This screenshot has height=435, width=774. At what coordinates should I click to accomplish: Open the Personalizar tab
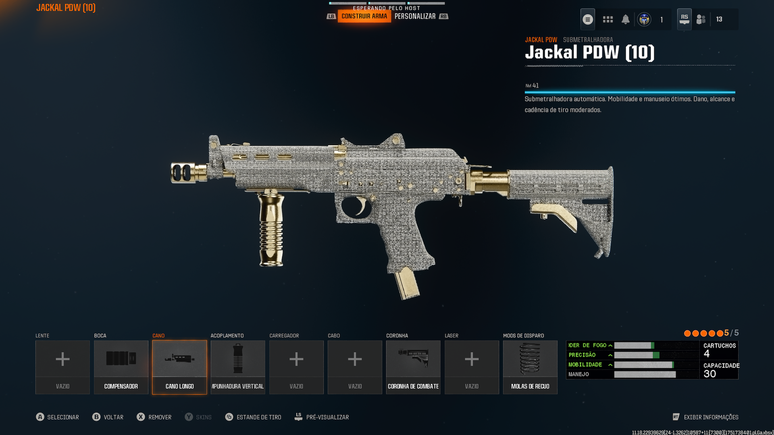coord(415,16)
